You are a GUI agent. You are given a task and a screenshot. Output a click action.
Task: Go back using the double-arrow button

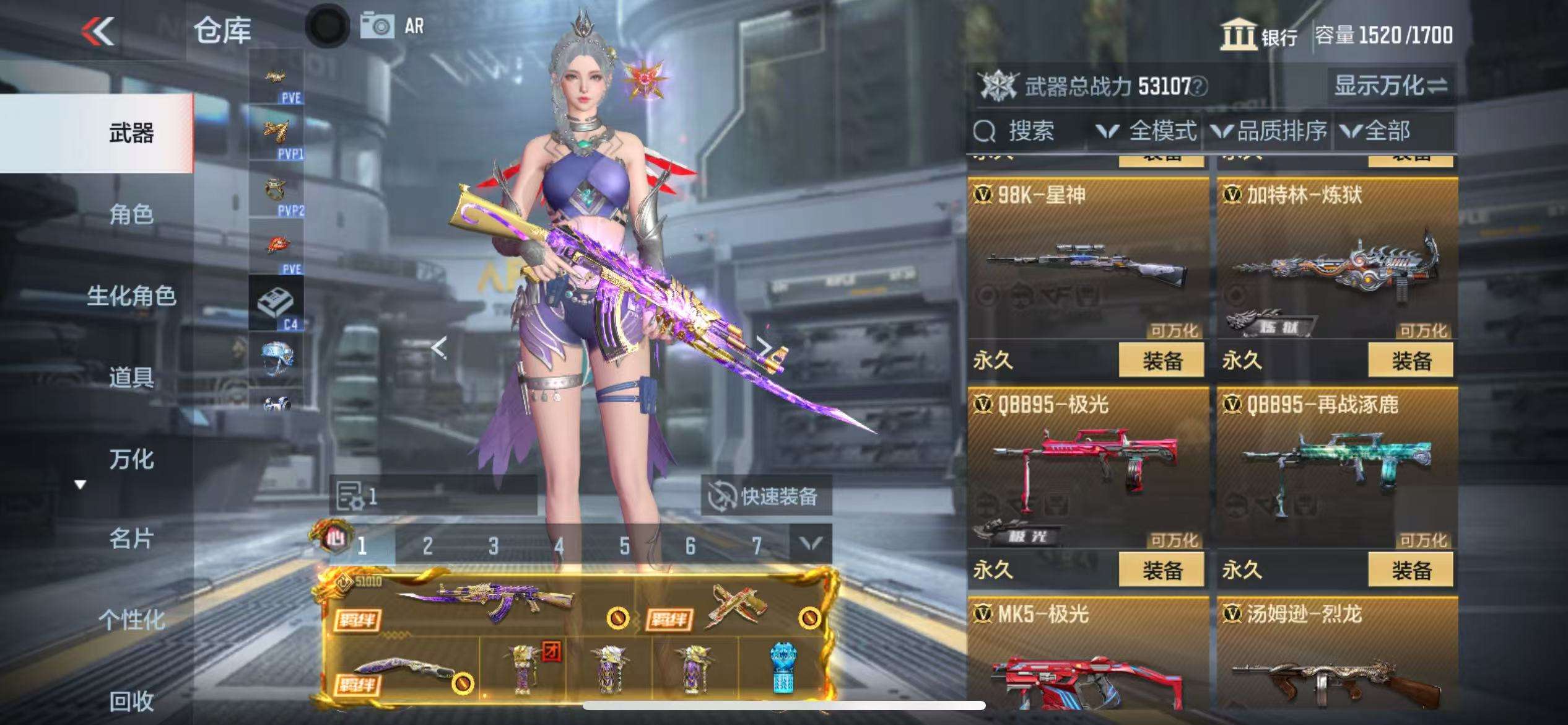point(99,31)
